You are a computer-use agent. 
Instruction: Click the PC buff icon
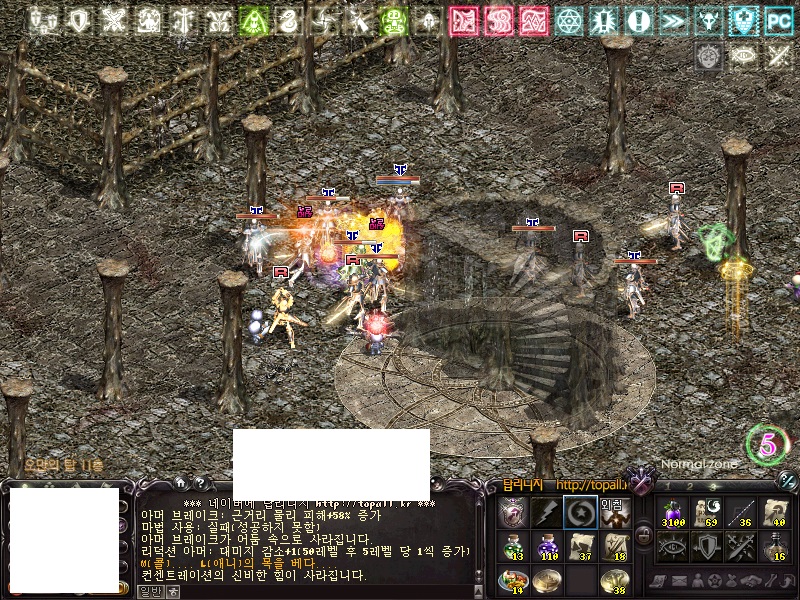778,20
